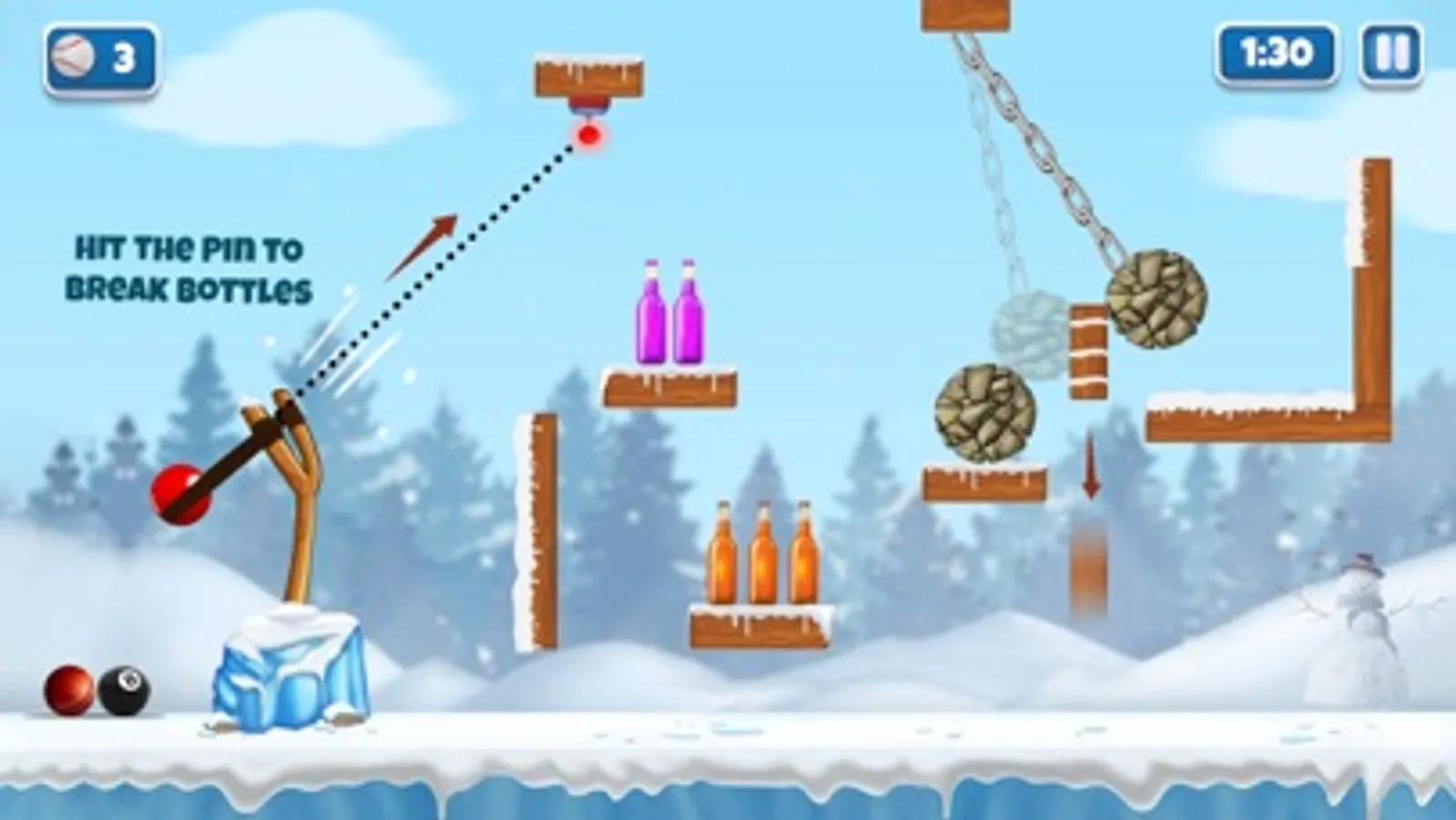This screenshot has height=820, width=1456.
Task: Click the loaded red ball in the slingshot
Action: 178,492
